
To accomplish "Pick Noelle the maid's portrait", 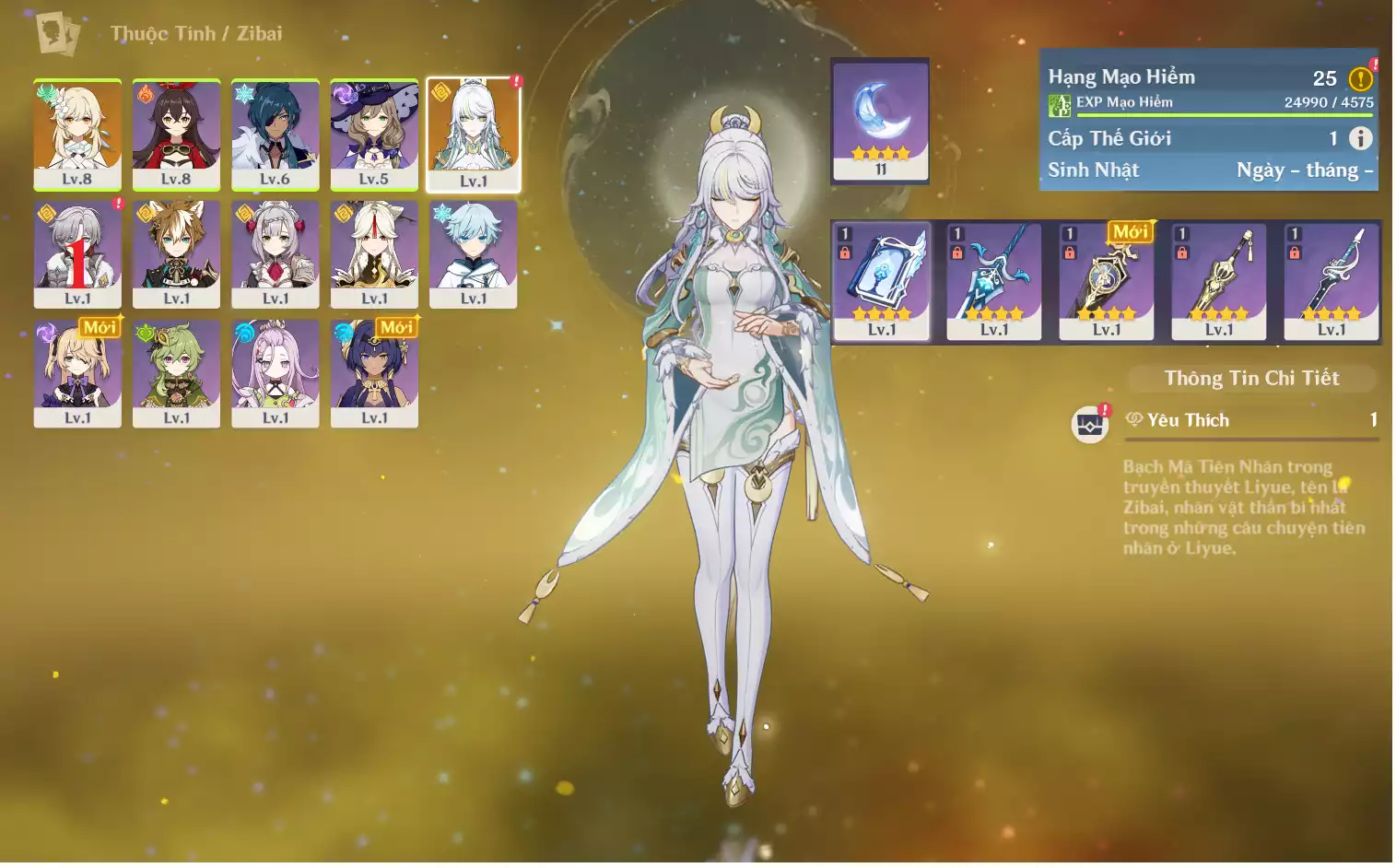I will pos(275,253).
